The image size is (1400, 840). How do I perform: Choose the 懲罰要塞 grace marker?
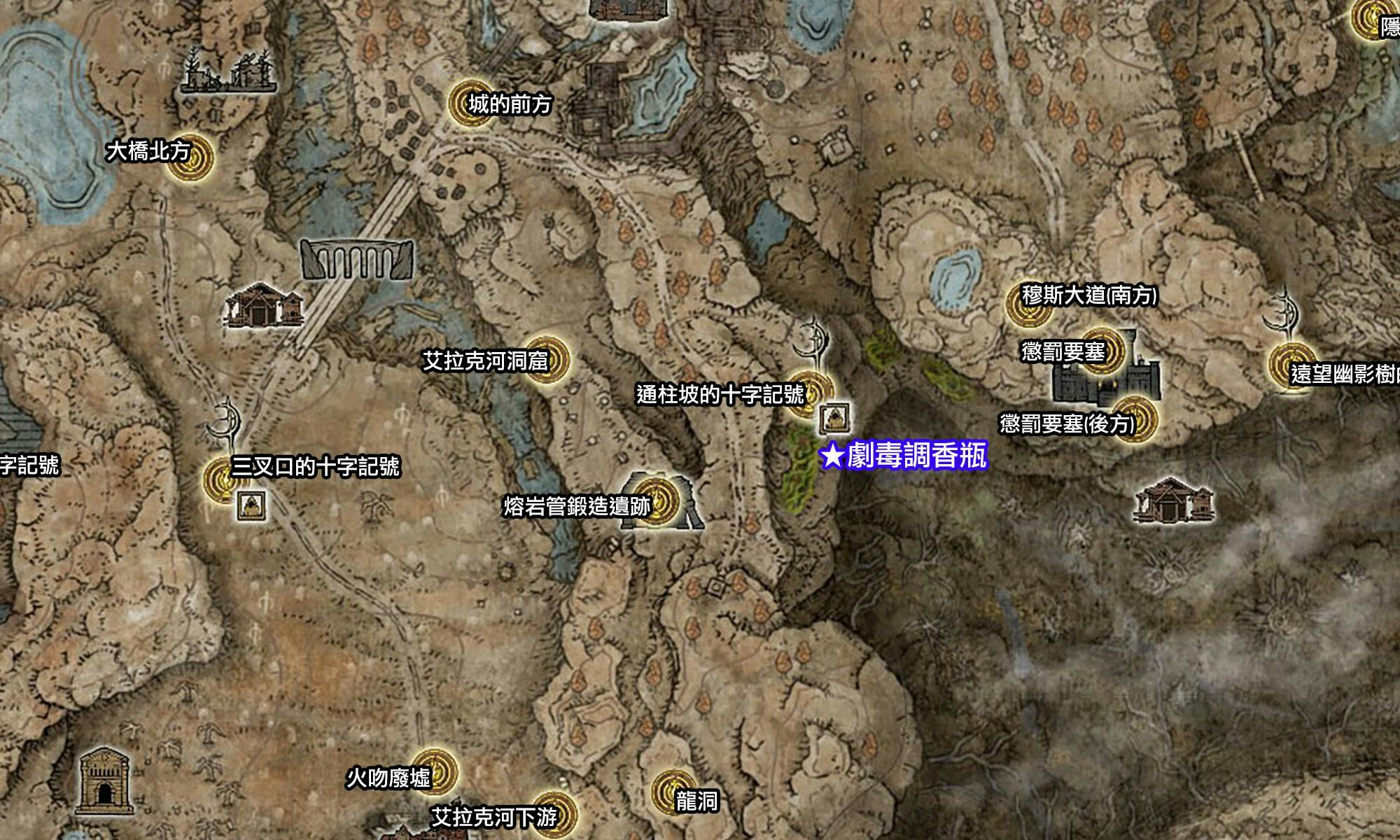(1100, 349)
